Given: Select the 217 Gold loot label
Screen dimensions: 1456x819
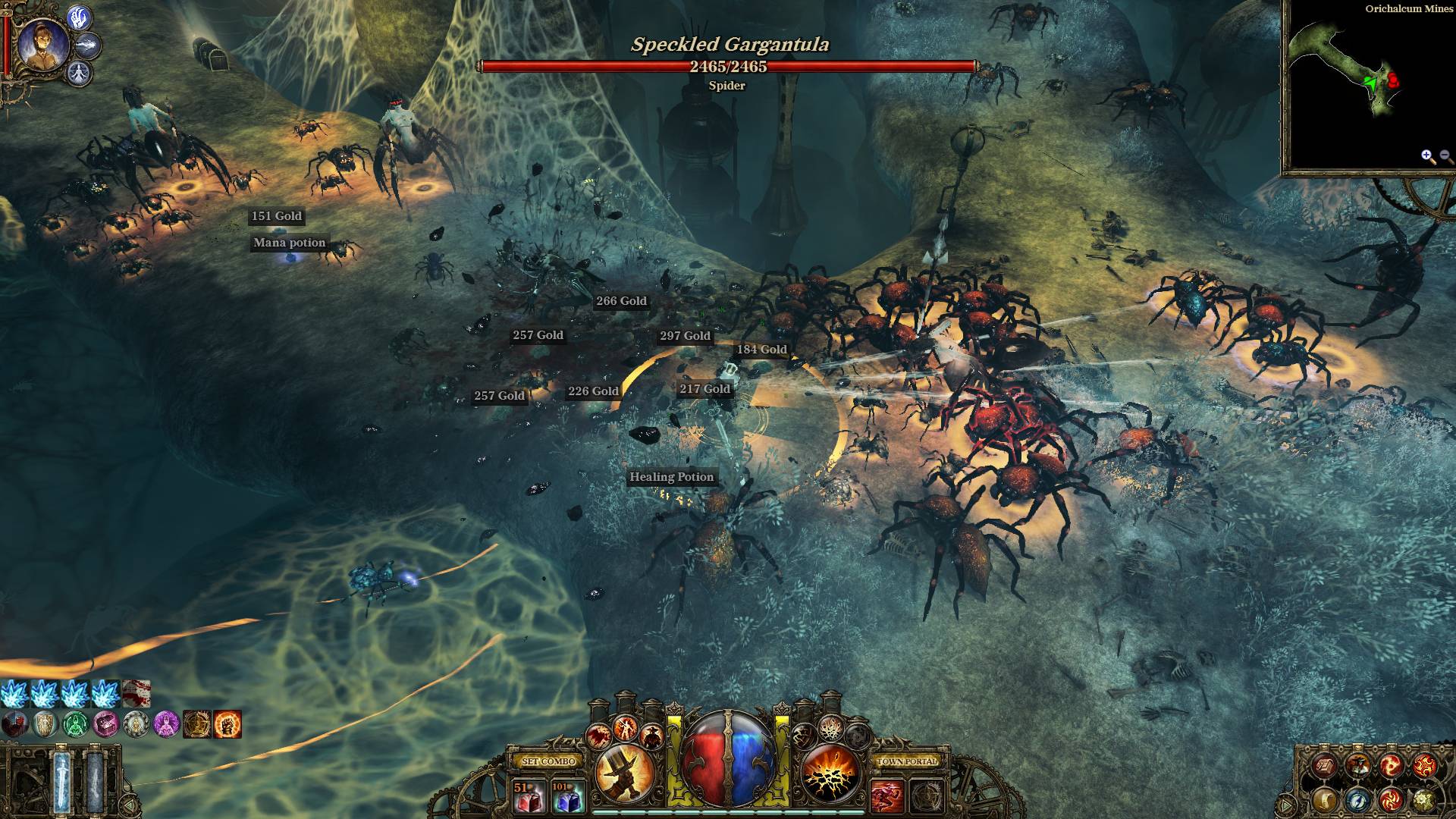Looking at the screenshot, I should pos(704,389).
